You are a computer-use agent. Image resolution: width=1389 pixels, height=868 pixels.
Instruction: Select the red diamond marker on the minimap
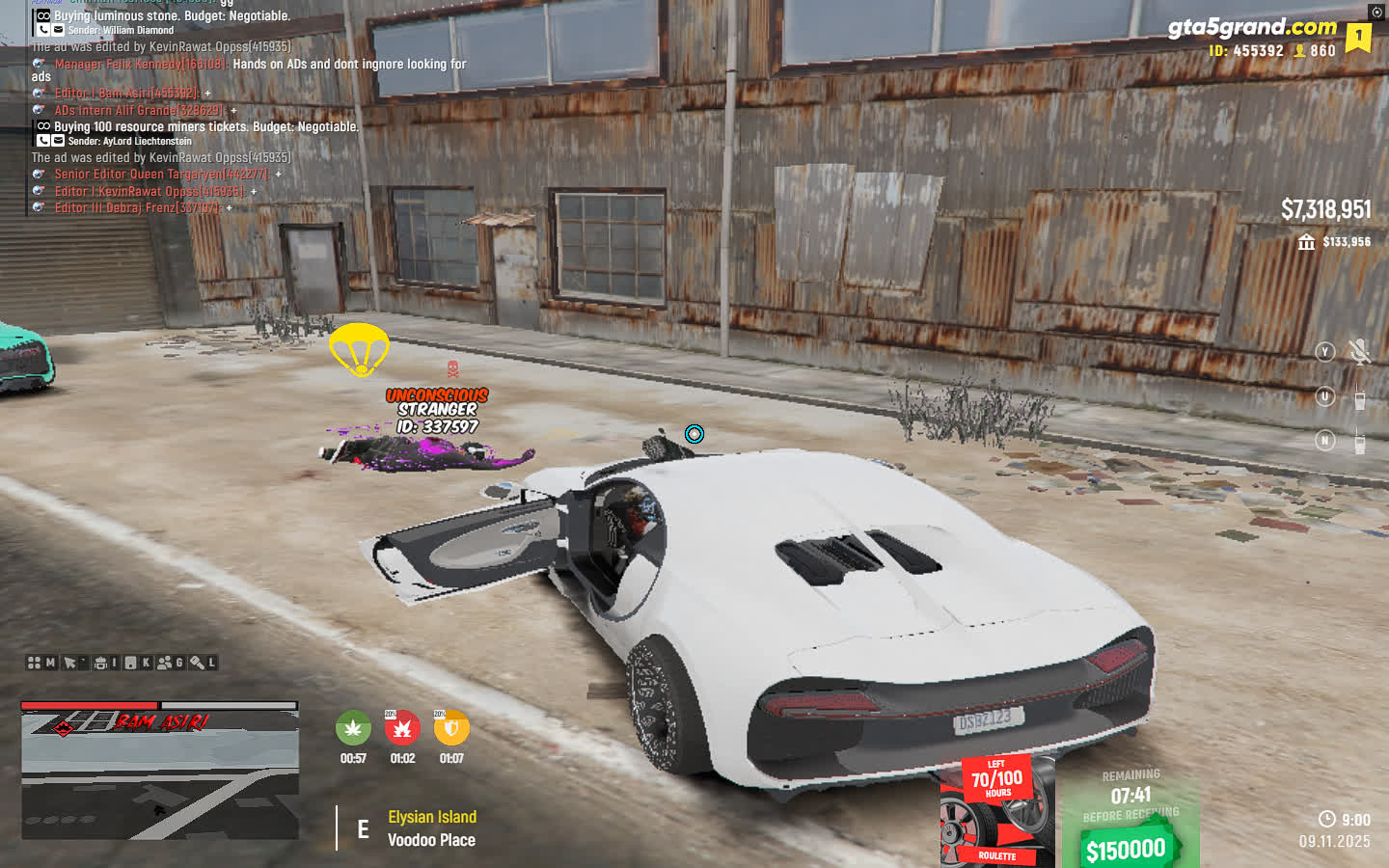coord(63,728)
